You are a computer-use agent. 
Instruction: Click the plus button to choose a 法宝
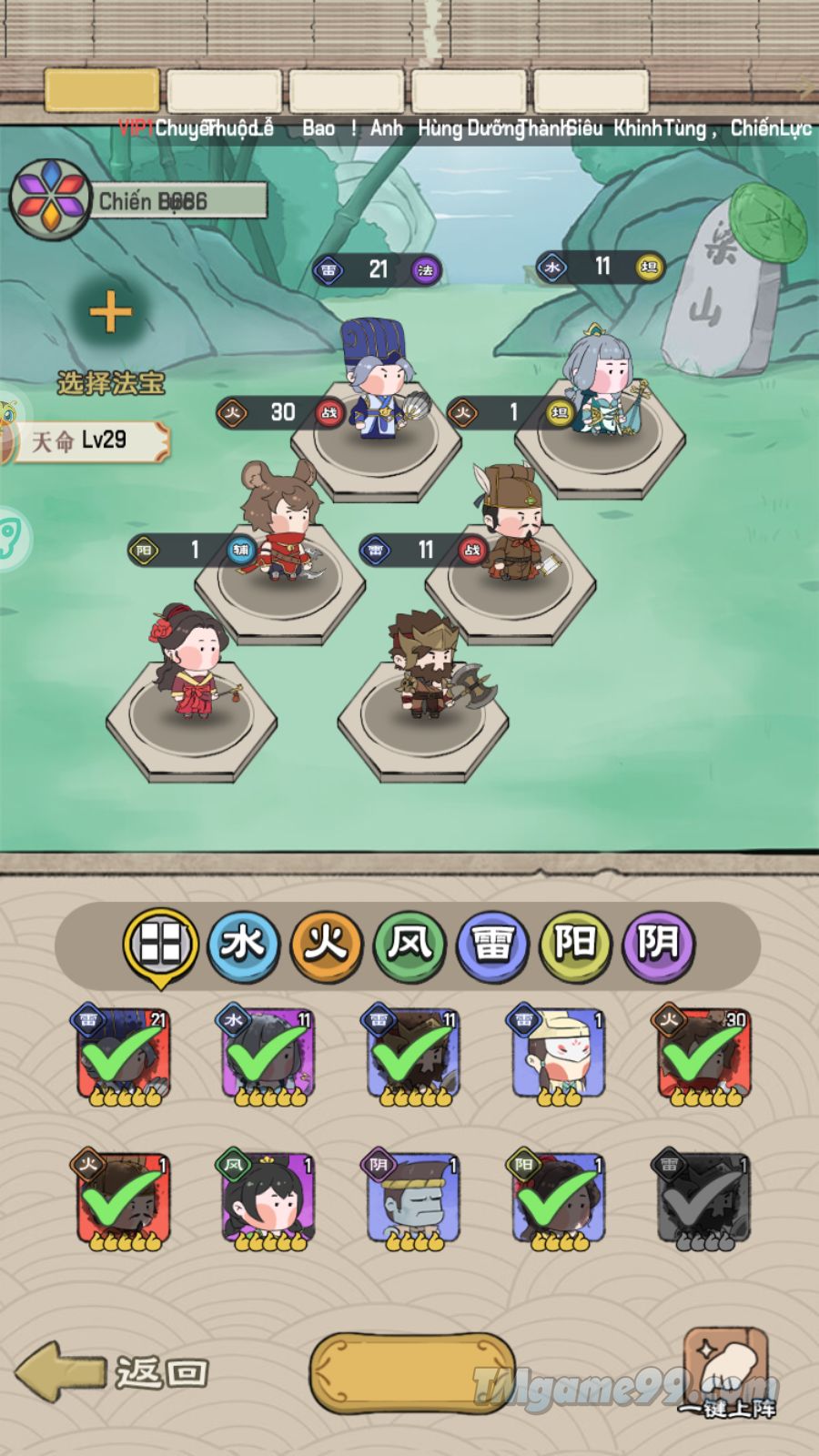(111, 314)
